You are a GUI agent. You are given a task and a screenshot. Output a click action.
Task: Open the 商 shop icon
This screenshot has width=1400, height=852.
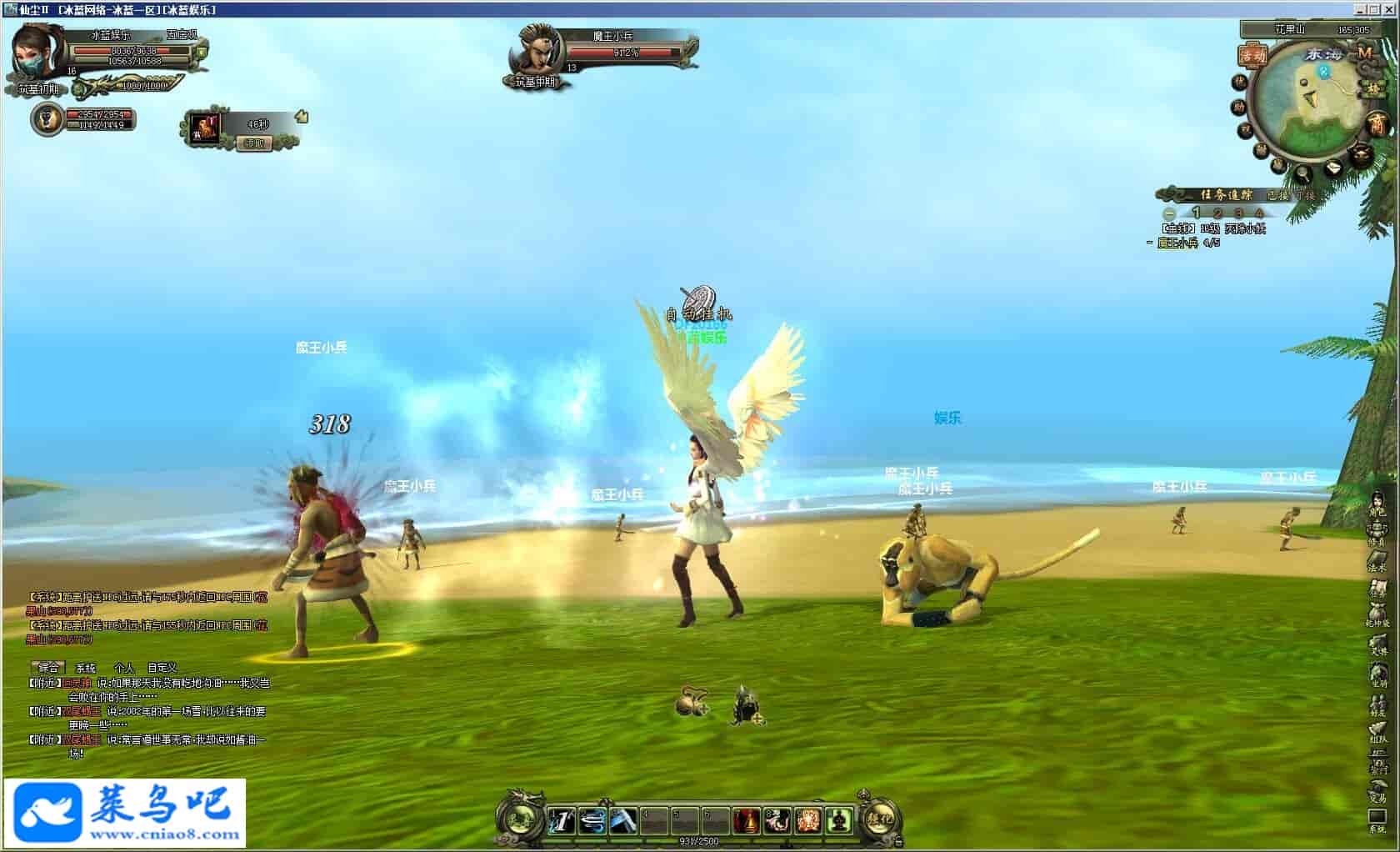[1377, 124]
